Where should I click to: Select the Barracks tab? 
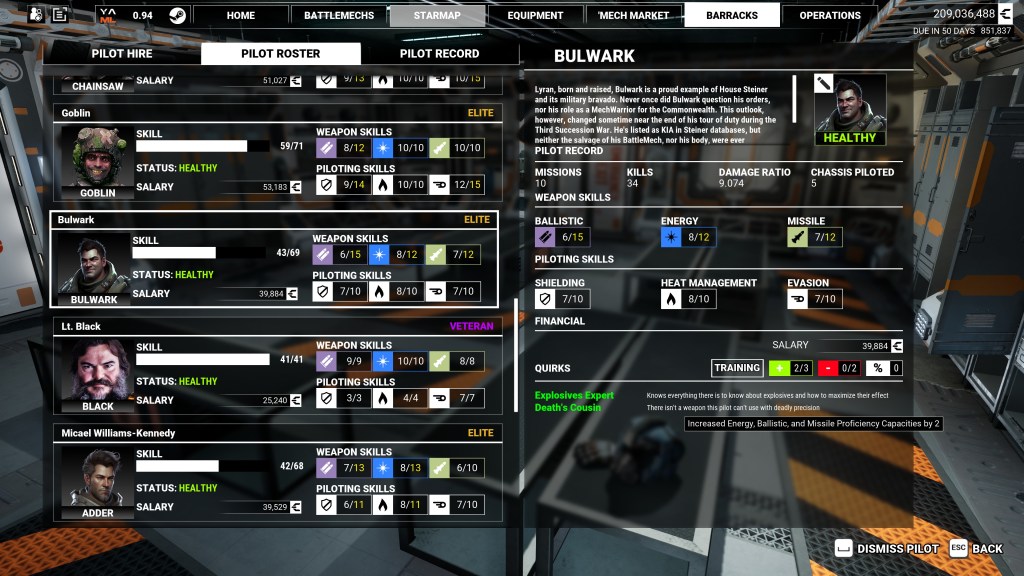[731, 15]
